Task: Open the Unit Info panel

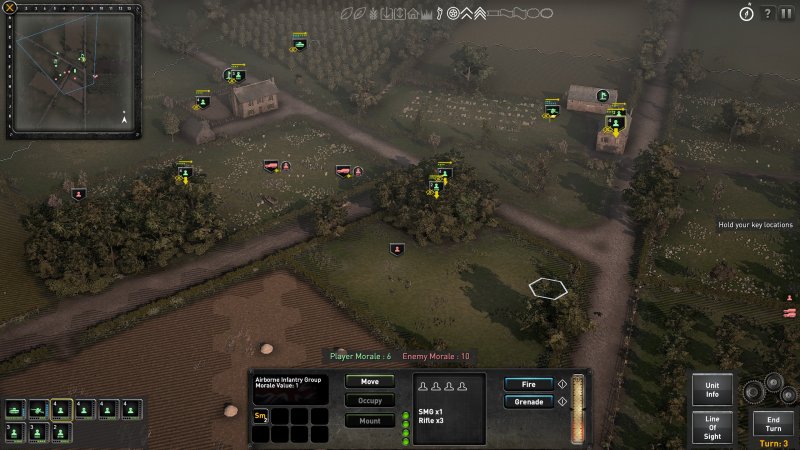Action: pos(712,389)
